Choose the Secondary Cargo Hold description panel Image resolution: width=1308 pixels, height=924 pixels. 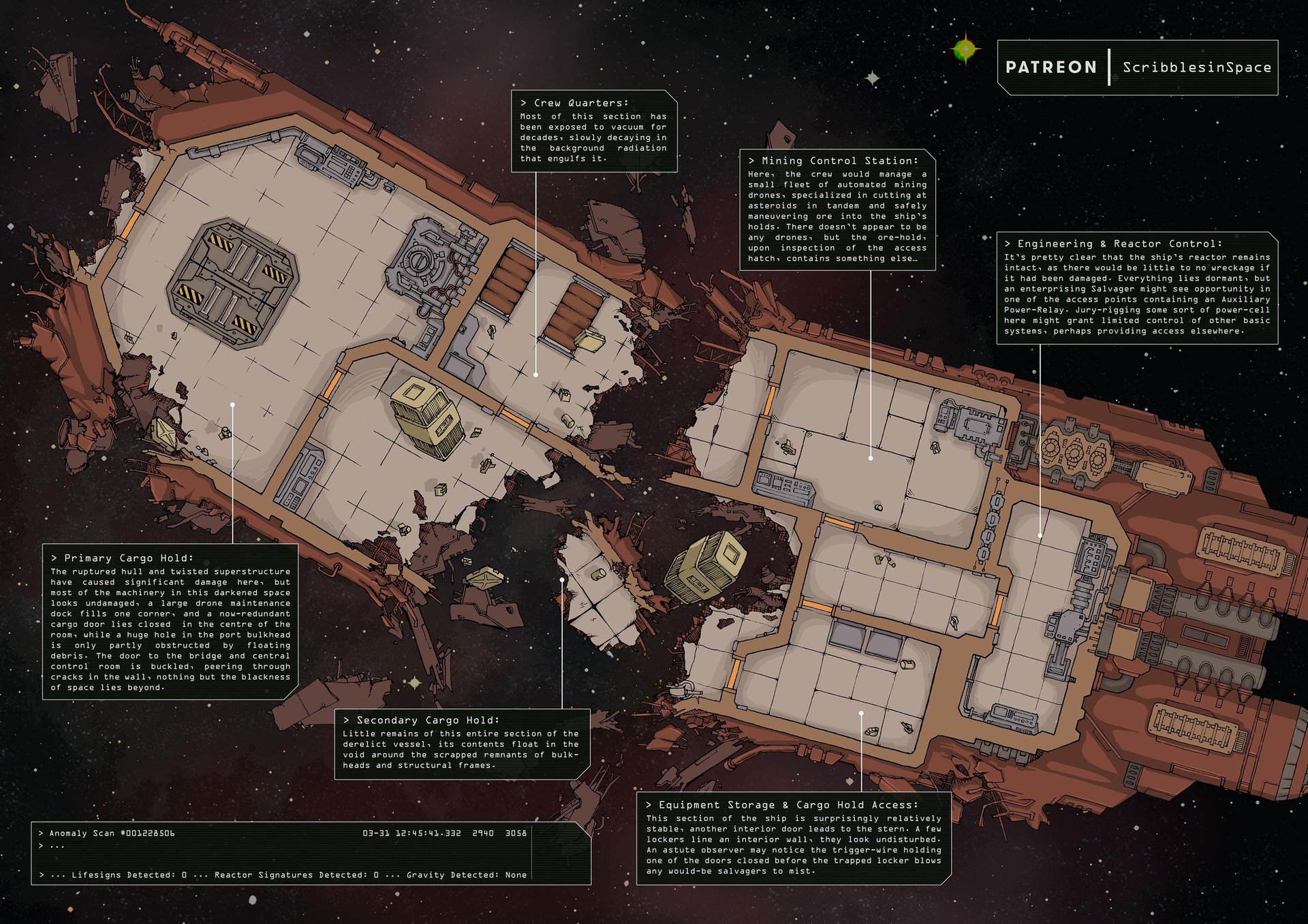462,744
